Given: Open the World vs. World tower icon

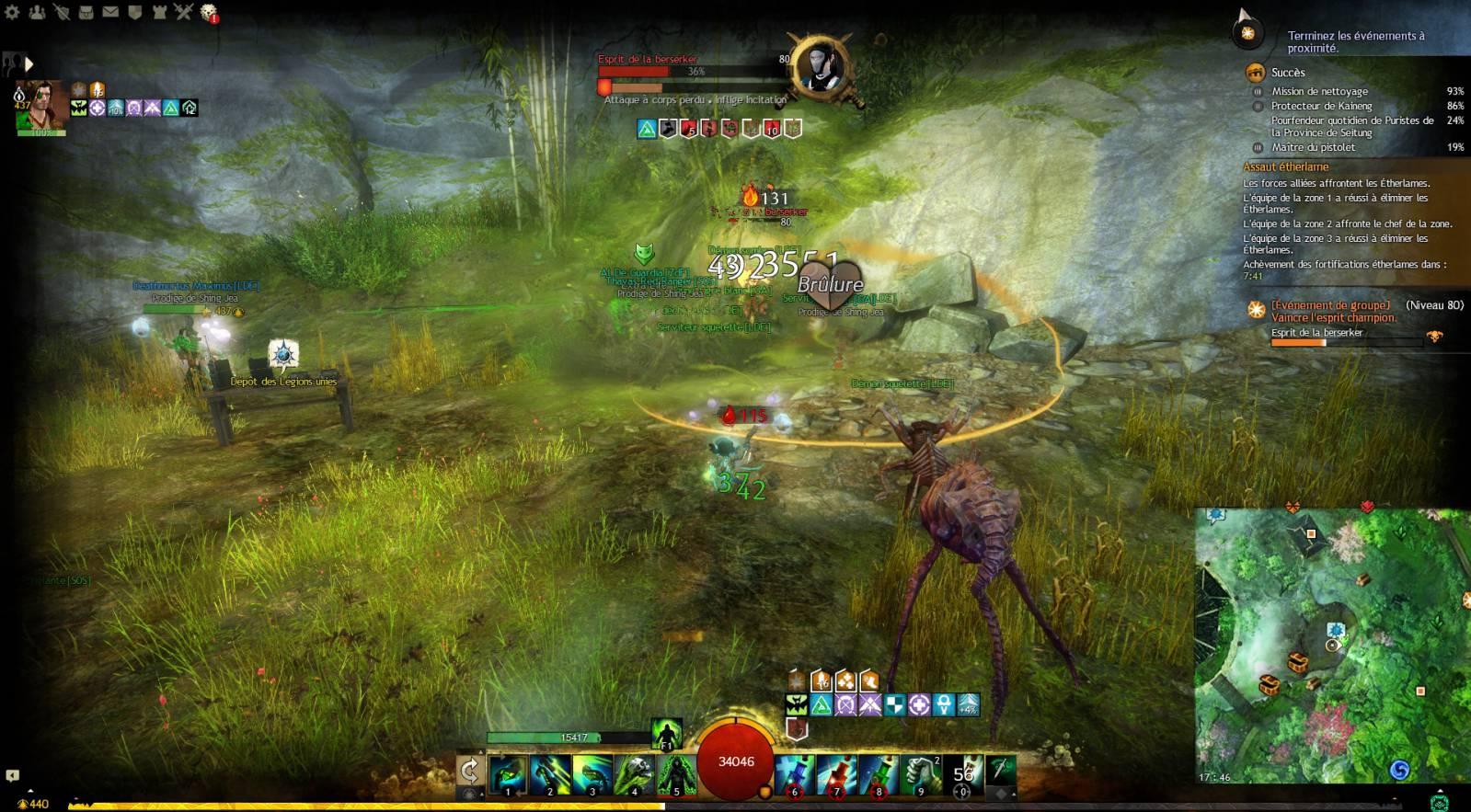Looking at the screenshot, I should click(158, 12).
